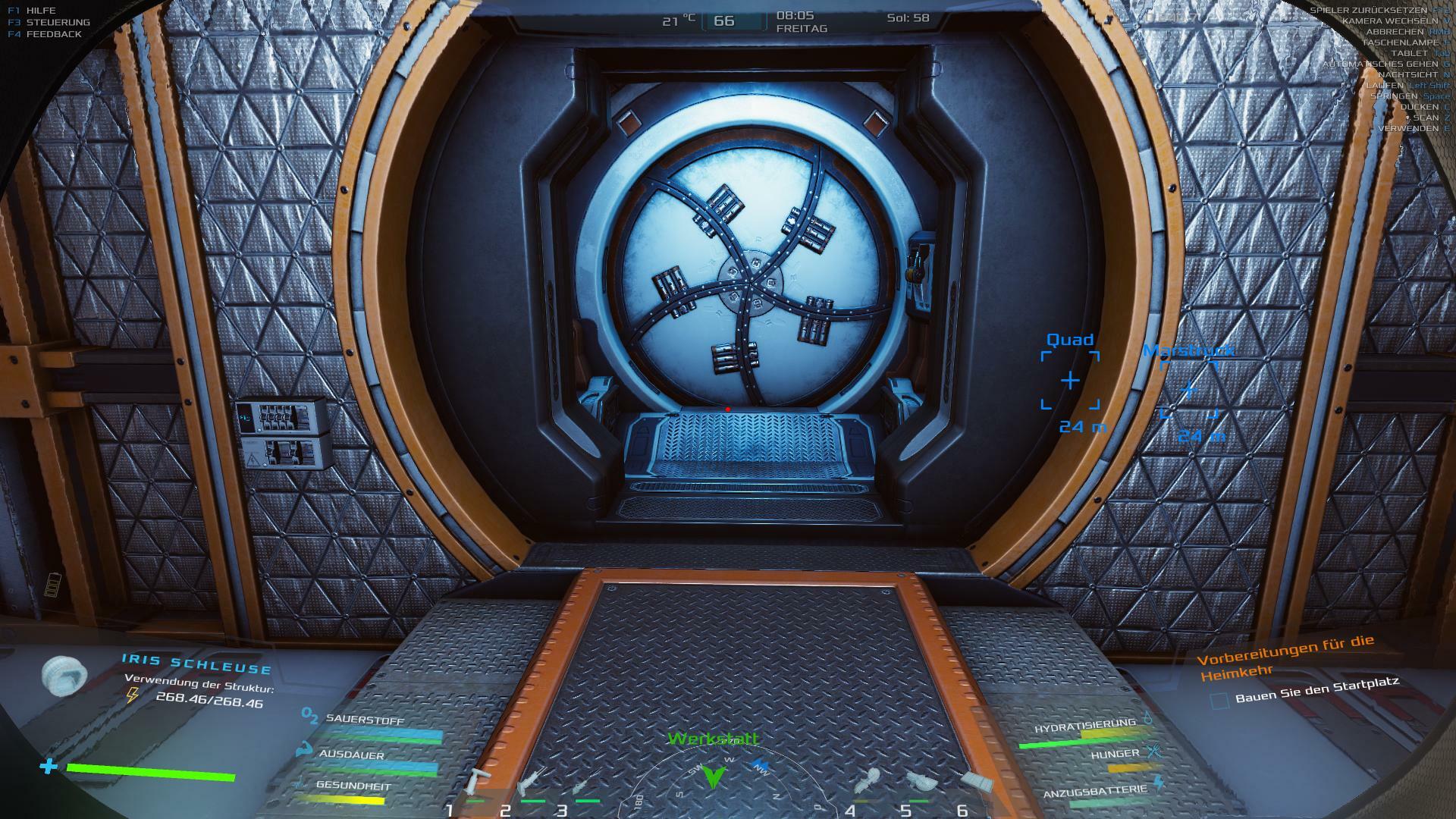Click the Marstruck waypoint marker
The height and width of the screenshot is (819, 1456).
[x=1188, y=390]
